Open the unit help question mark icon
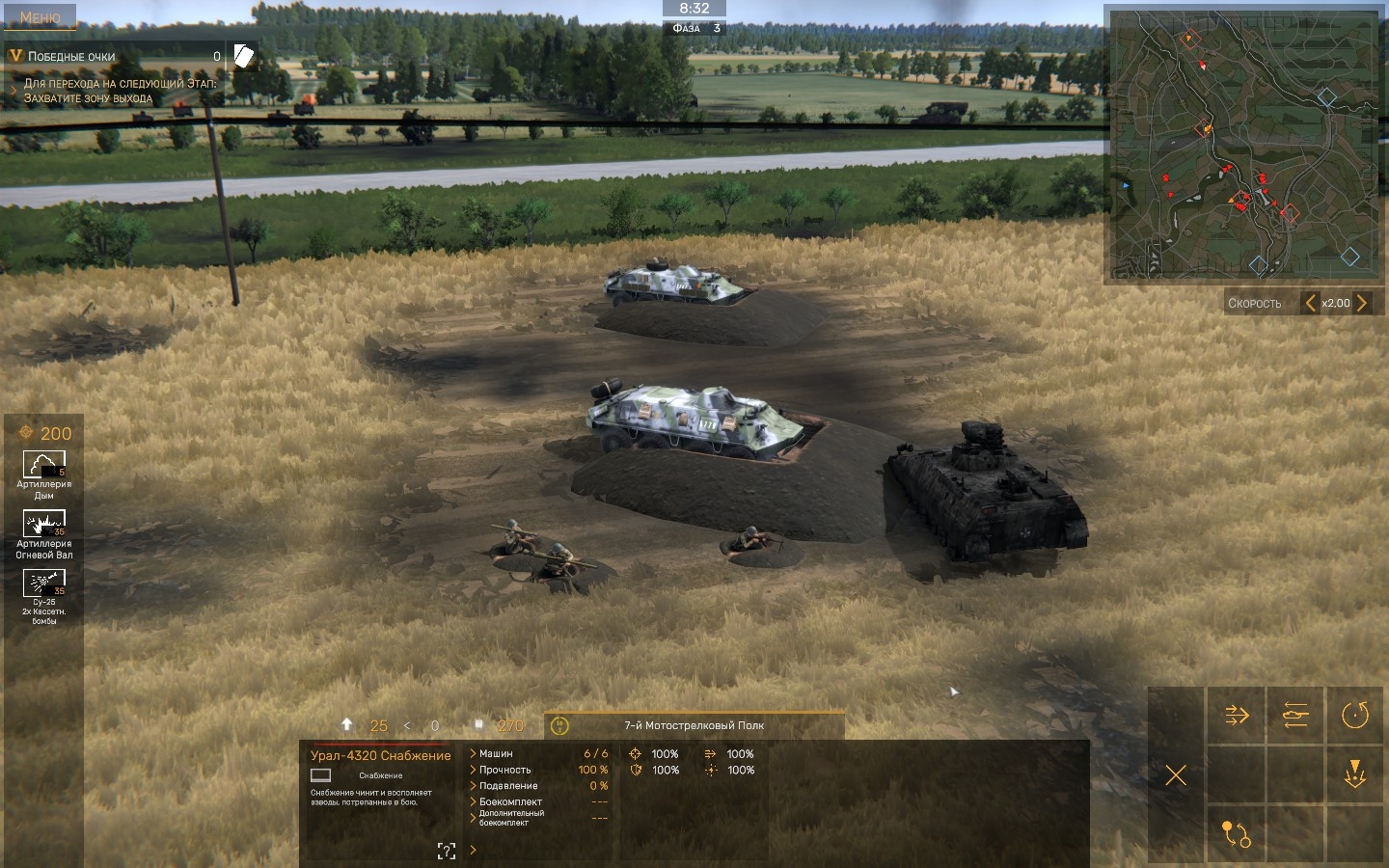The height and width of the screenshot is (868, 1389). [x=446, y=851]
